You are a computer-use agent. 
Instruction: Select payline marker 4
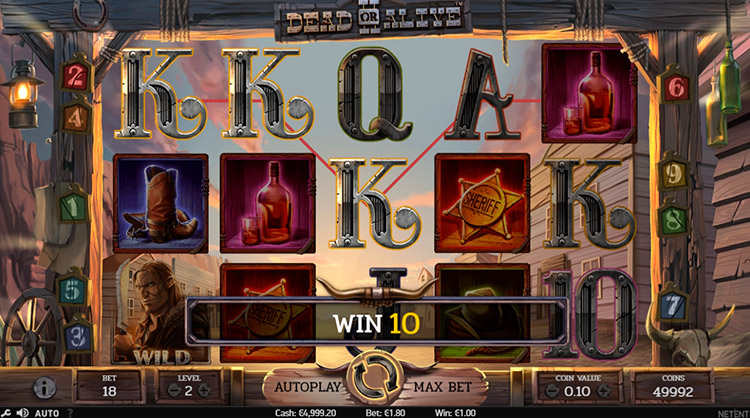73,117
